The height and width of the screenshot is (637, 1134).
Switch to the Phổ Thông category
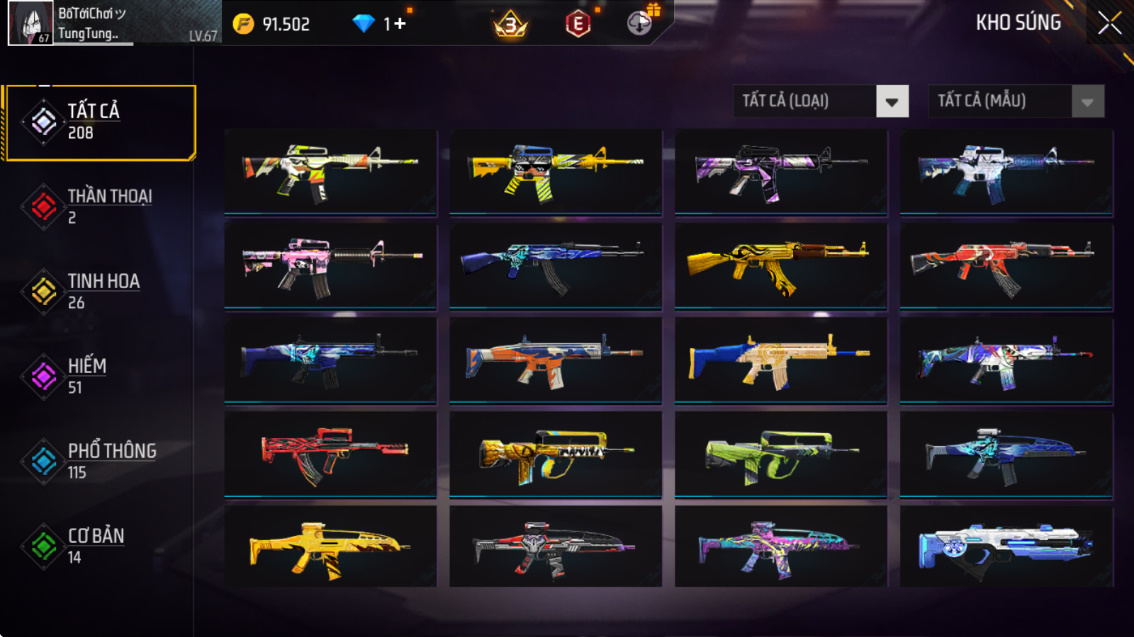click(98, 461)
